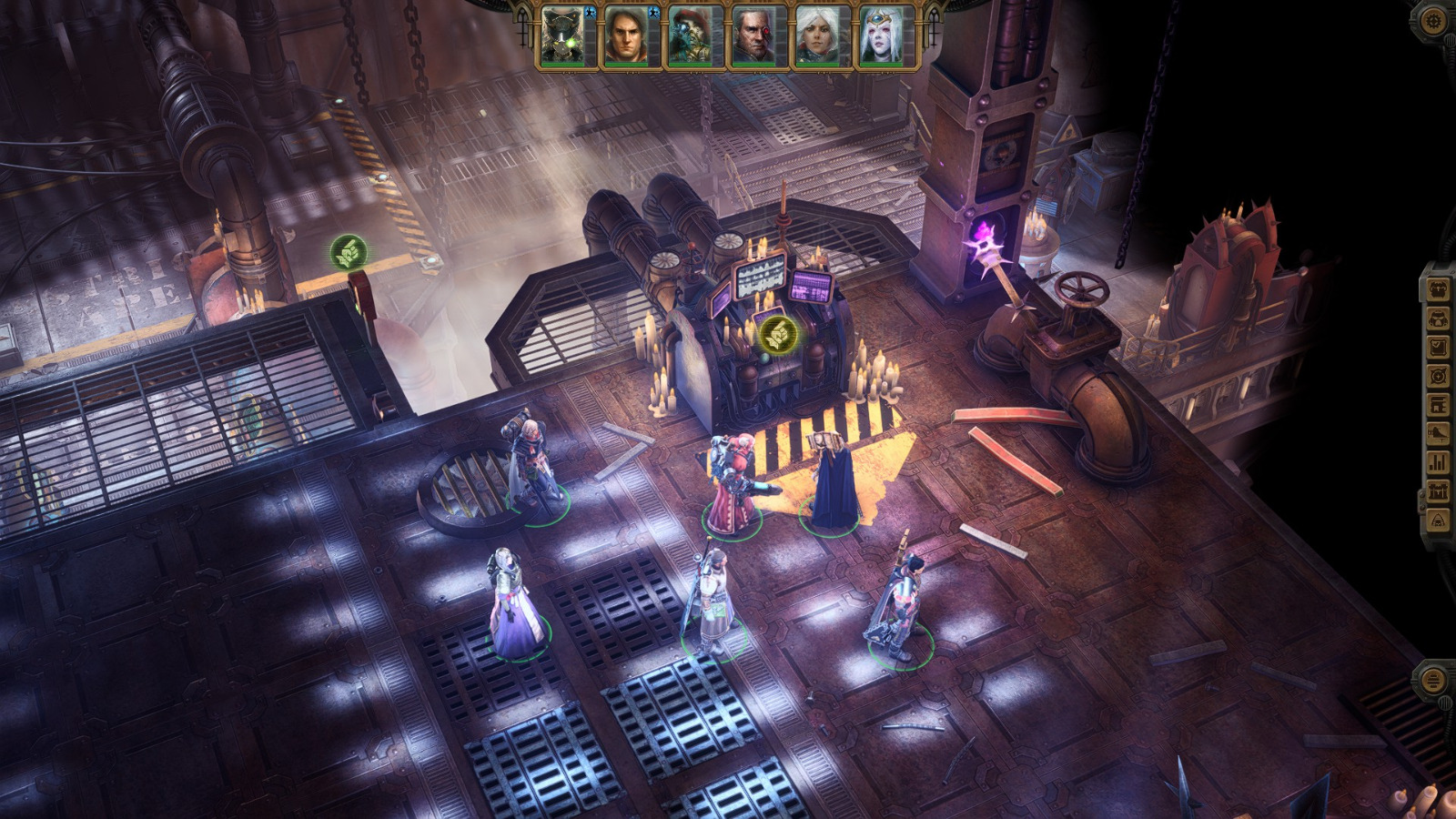Click the blue star badge on the tech-priest portrait
The height and width of the screenshot is (819, 1456).
point(653,13)
